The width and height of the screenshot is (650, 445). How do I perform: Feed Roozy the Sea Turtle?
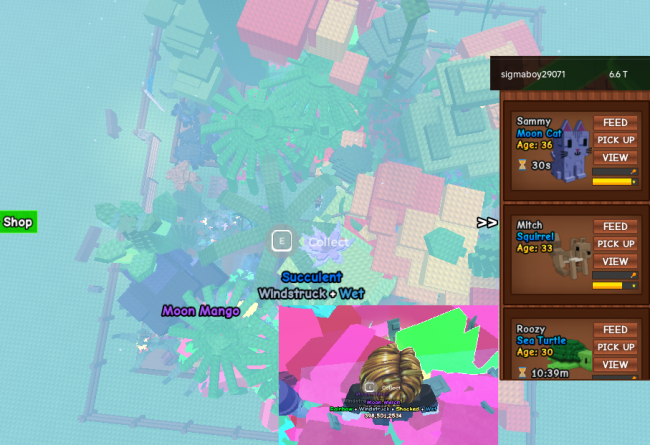coord(615,330)
